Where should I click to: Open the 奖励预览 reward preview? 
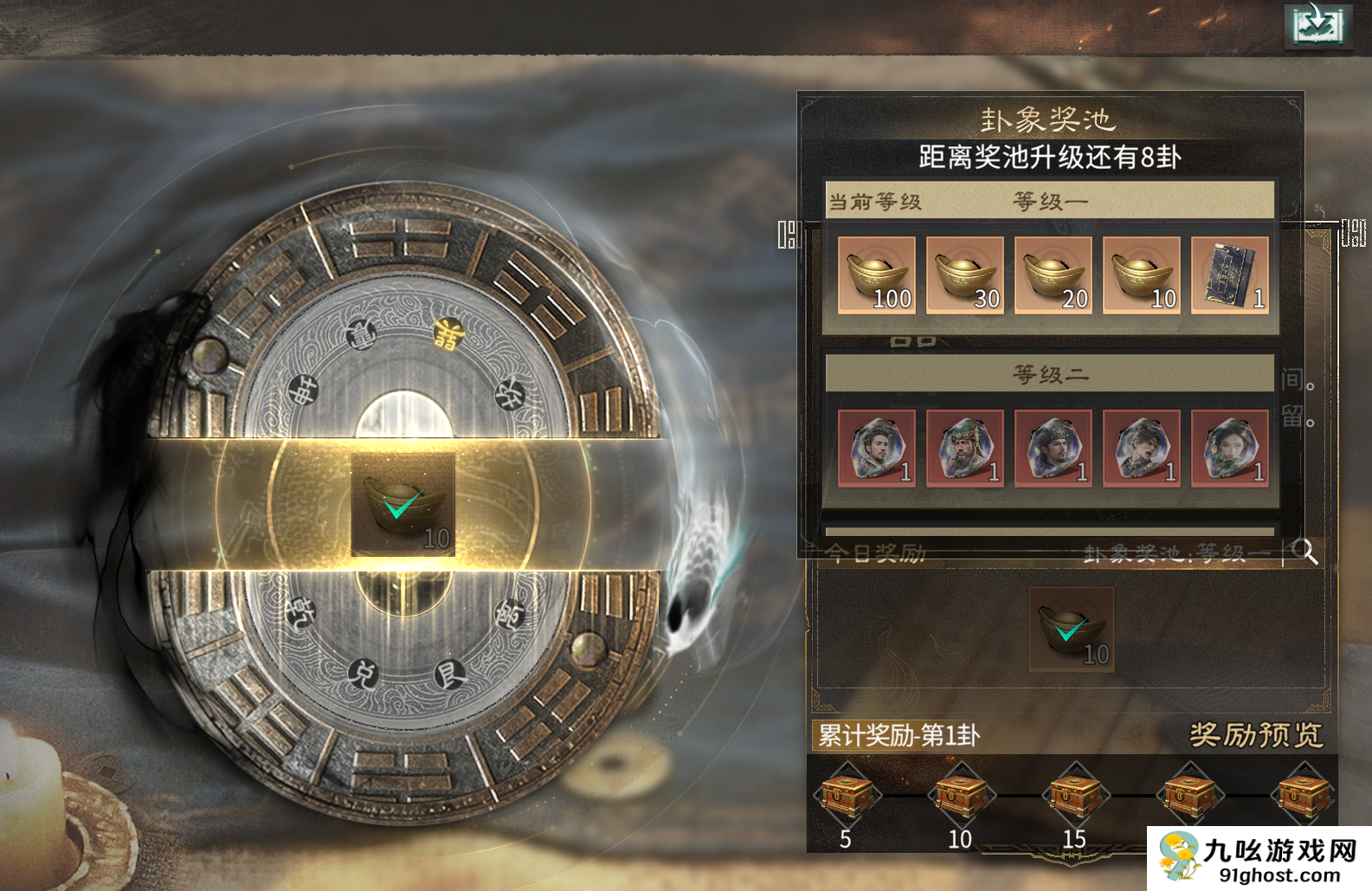pyautogui.click(x=1255, y=735)
